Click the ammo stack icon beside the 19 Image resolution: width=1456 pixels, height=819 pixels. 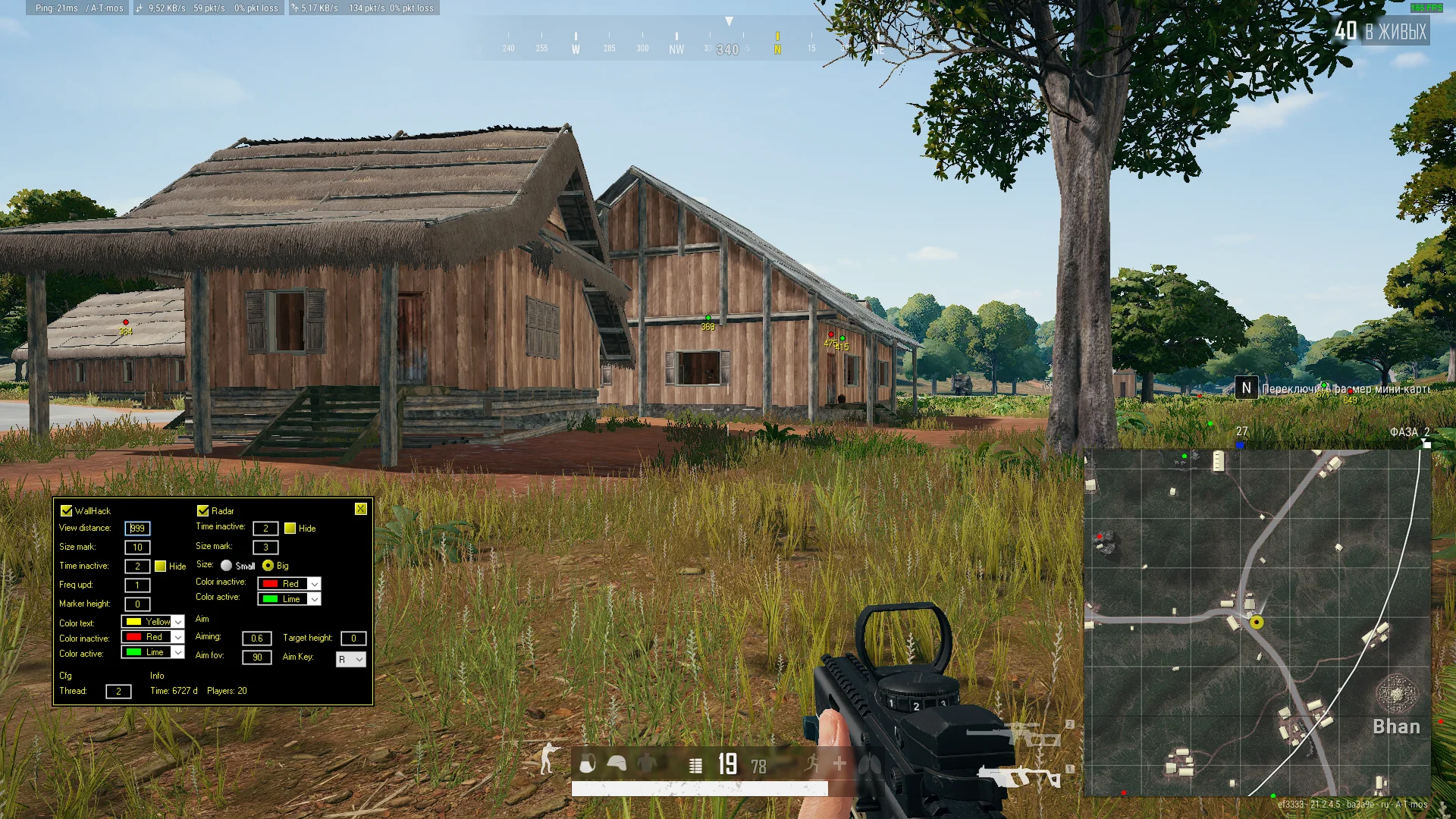pos(695,766)
